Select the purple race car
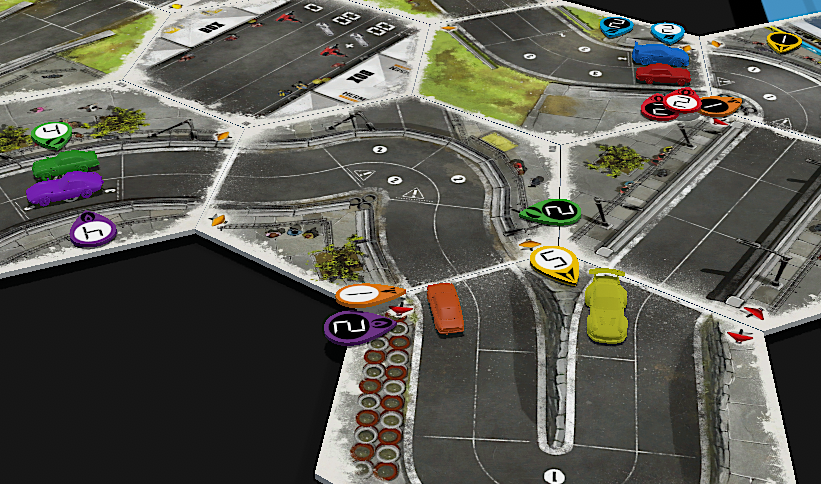 65,188
